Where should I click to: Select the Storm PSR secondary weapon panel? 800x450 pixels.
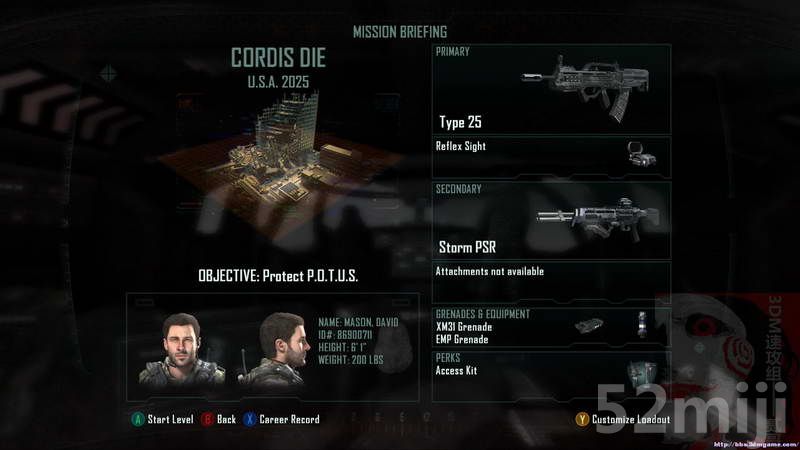click(x=551, y=220)
